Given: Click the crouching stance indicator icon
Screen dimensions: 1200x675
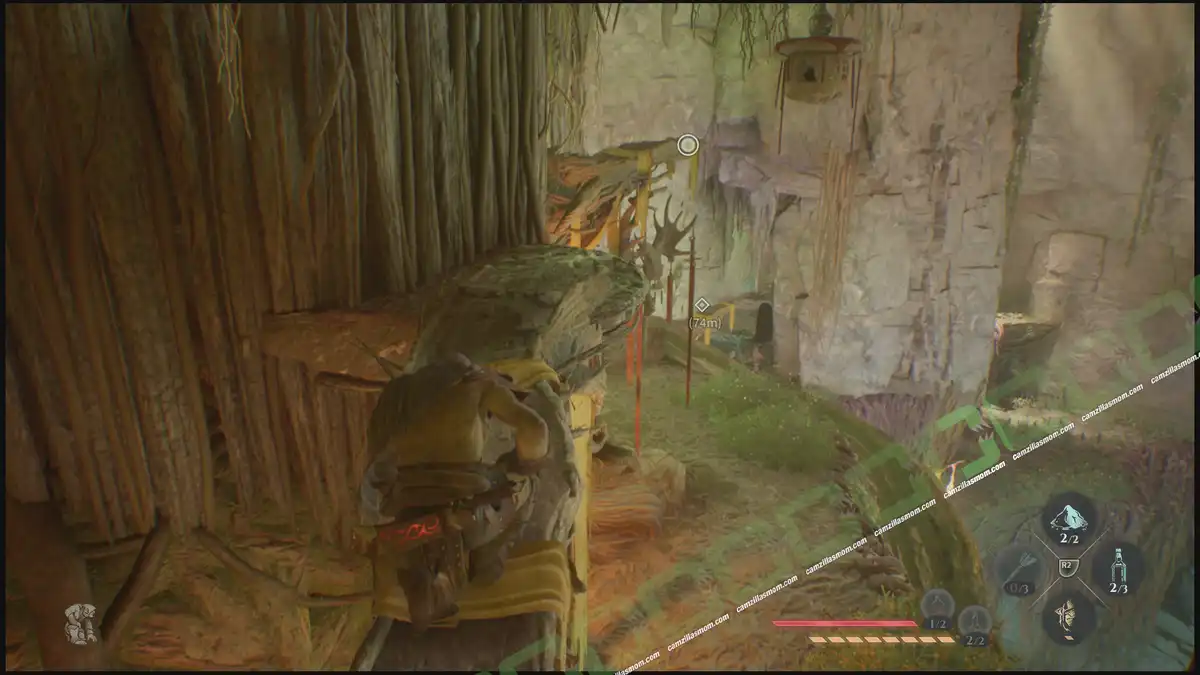Looking at the screenshot, I should pyautogui.click(x=80, y=622).
